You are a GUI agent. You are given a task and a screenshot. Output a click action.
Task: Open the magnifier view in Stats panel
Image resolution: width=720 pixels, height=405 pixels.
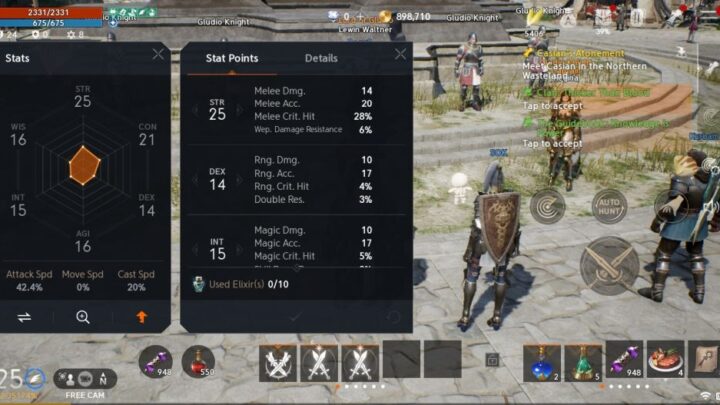(x=83, y=316)
